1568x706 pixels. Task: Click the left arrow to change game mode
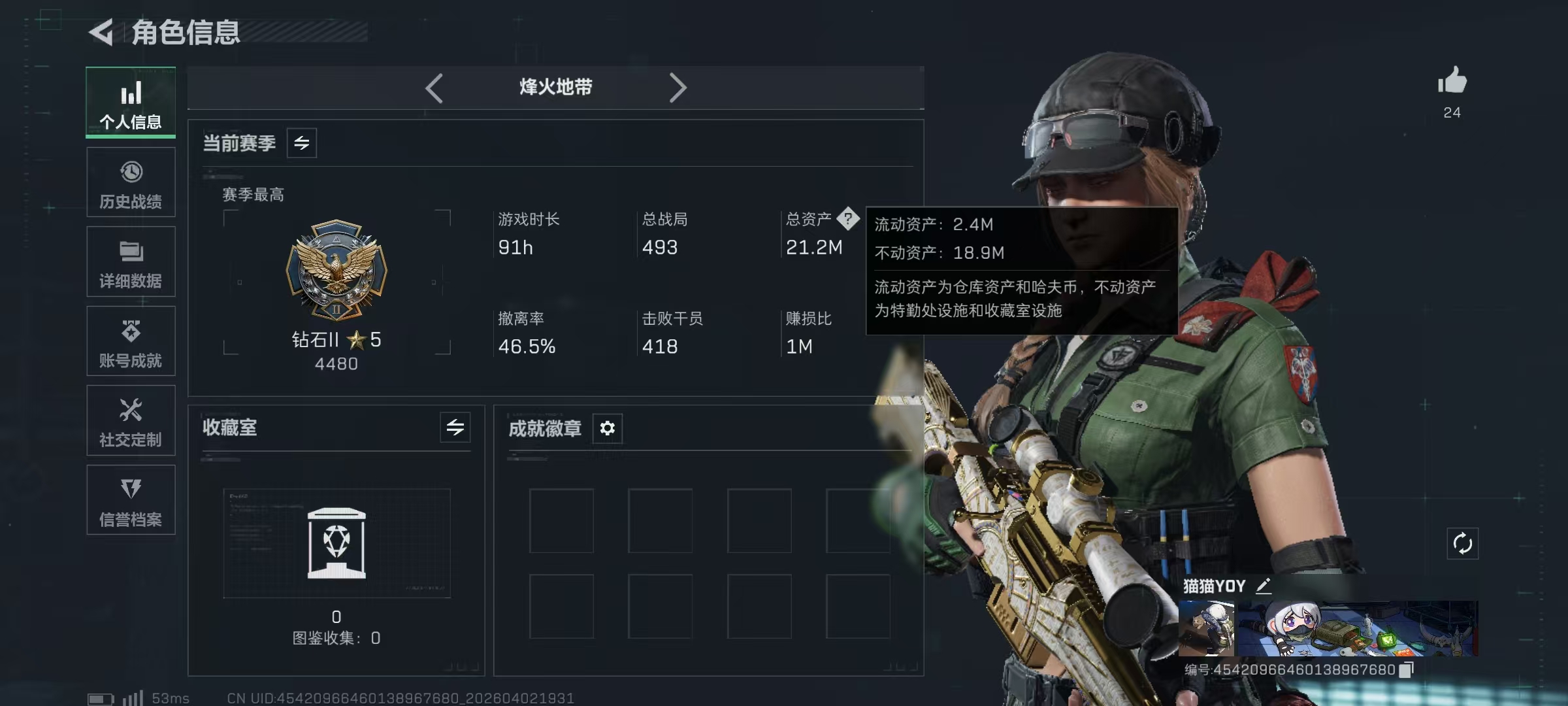coord(434,87)
